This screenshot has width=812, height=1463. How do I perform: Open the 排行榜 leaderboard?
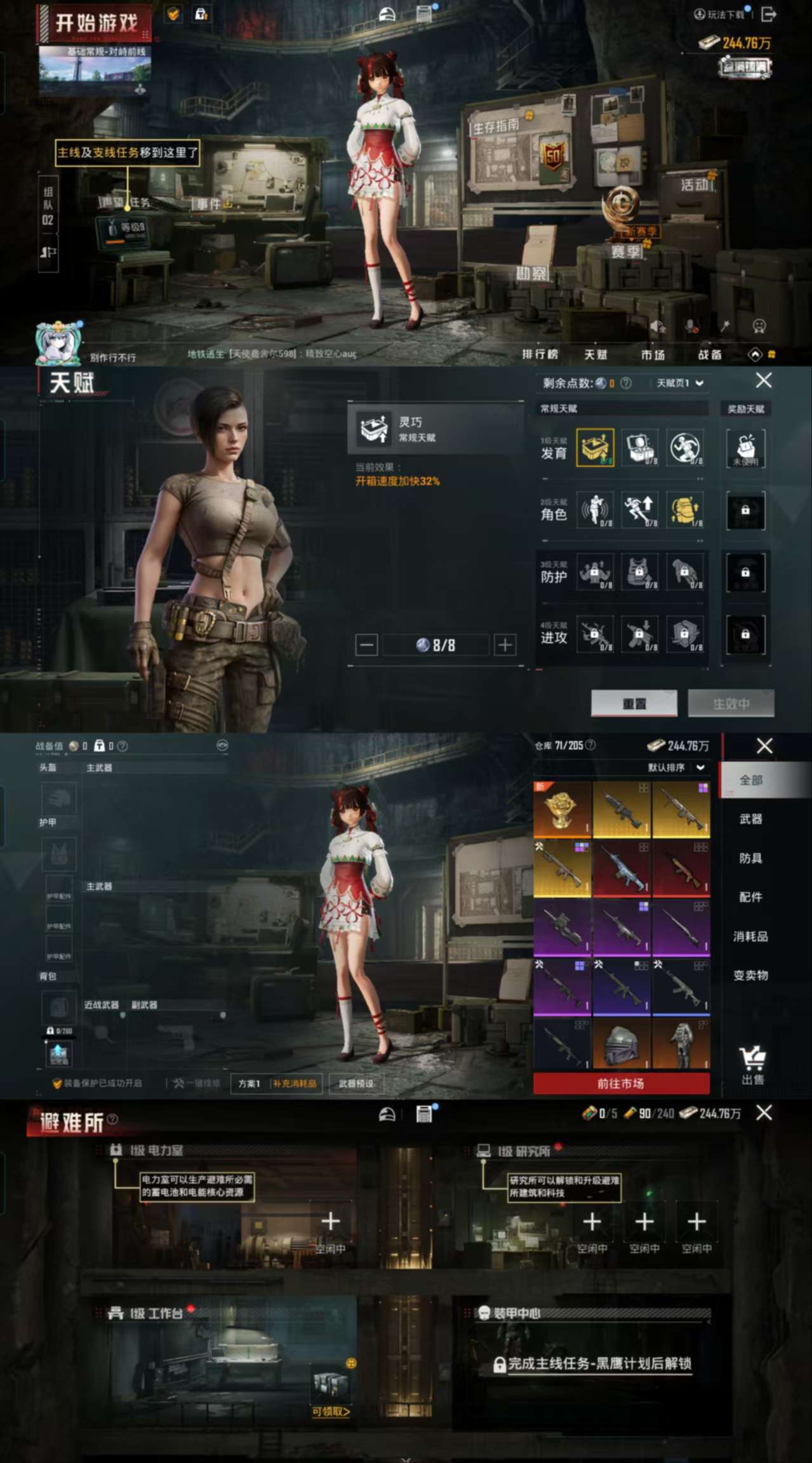pos(540,354)
